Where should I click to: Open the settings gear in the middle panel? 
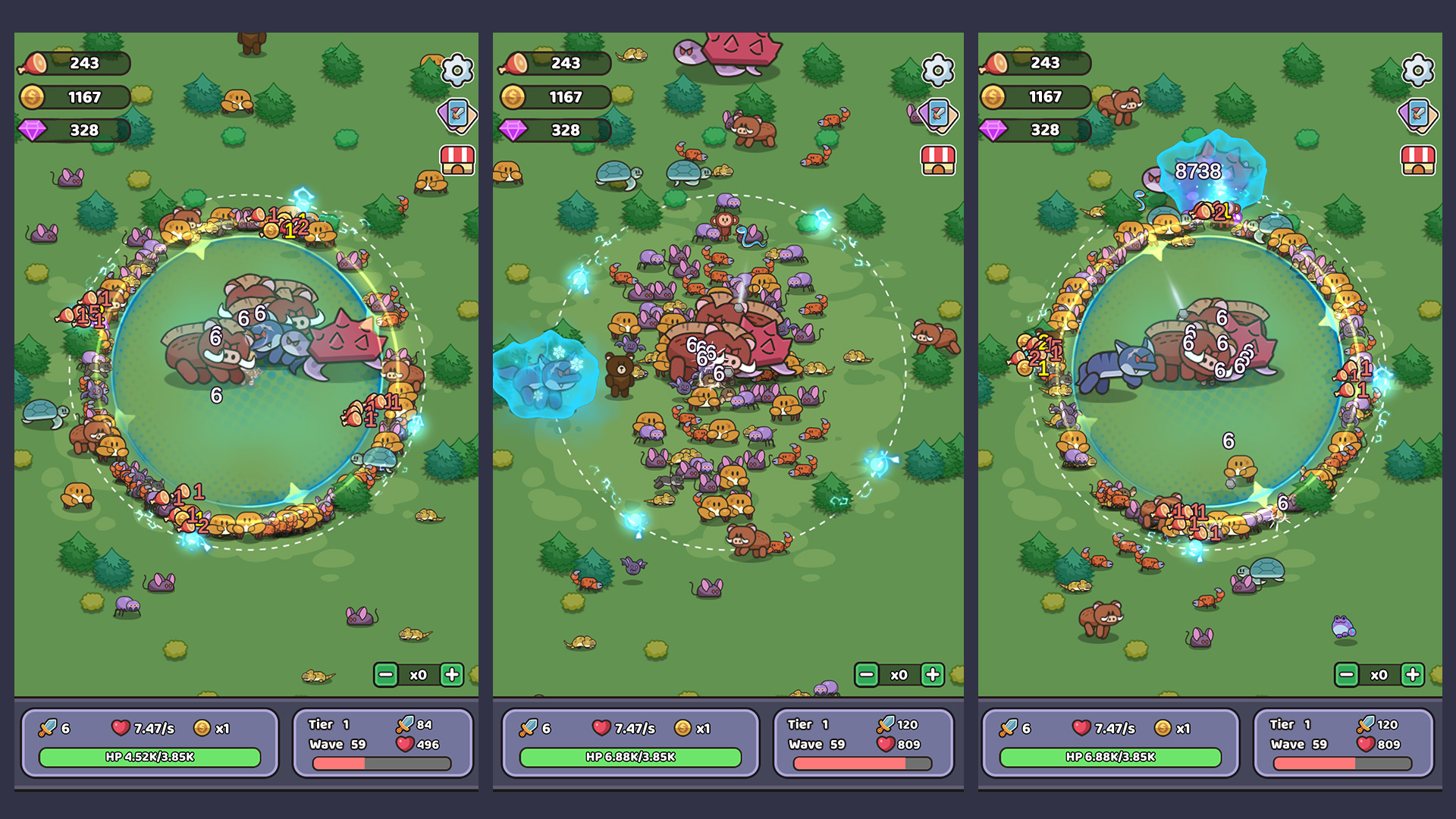tap(938, 72)
